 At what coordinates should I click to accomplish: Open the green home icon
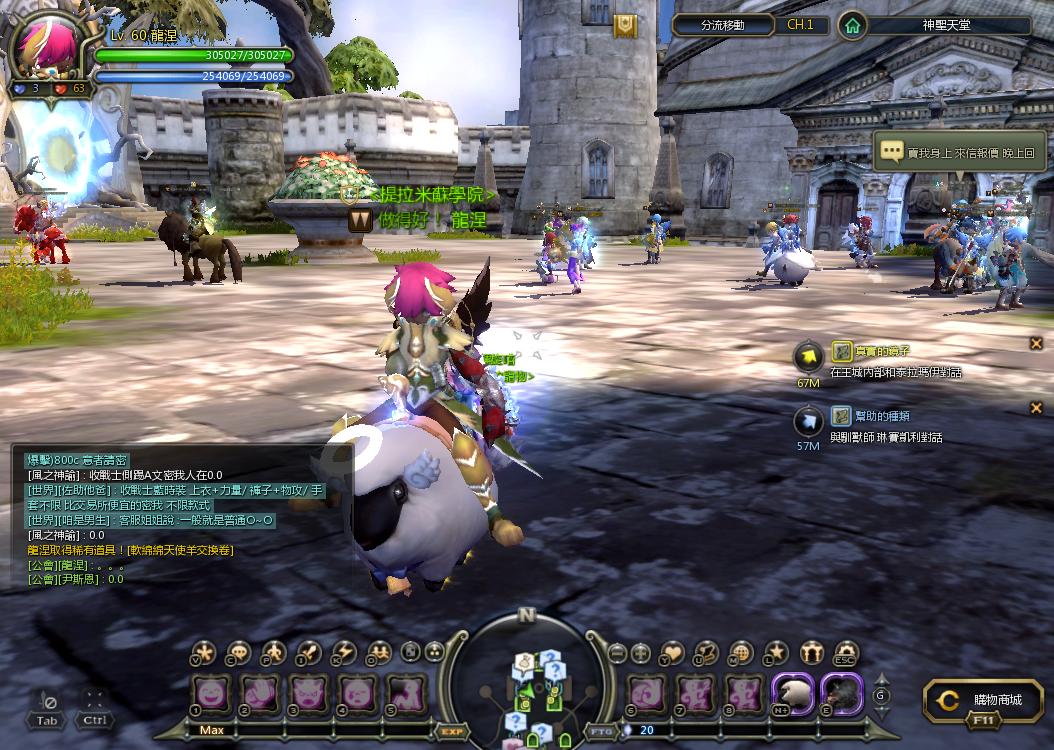tap(852, 25)
